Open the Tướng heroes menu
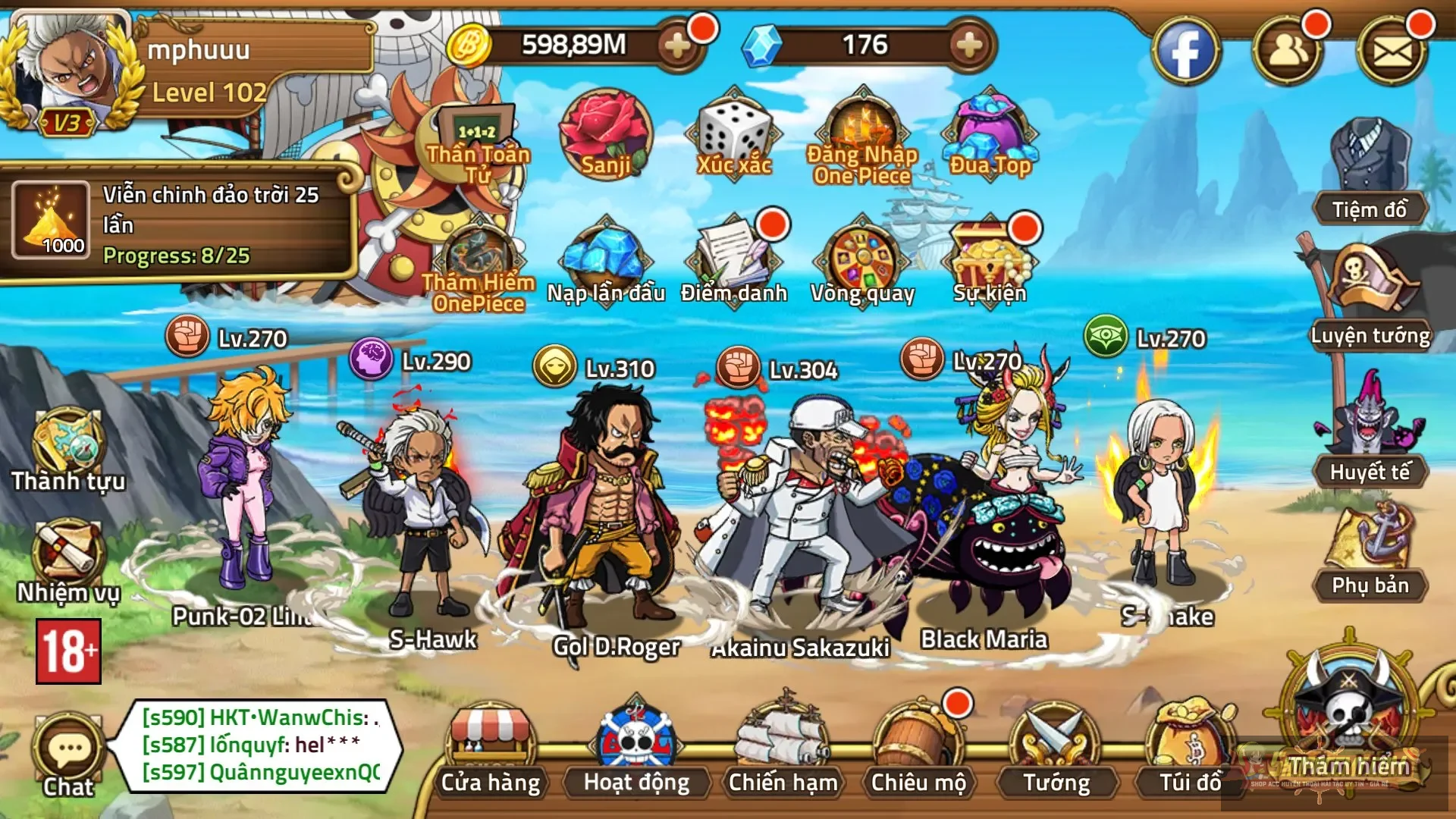This screenshot has width=1456, height=819. (x=1056, y=747)
